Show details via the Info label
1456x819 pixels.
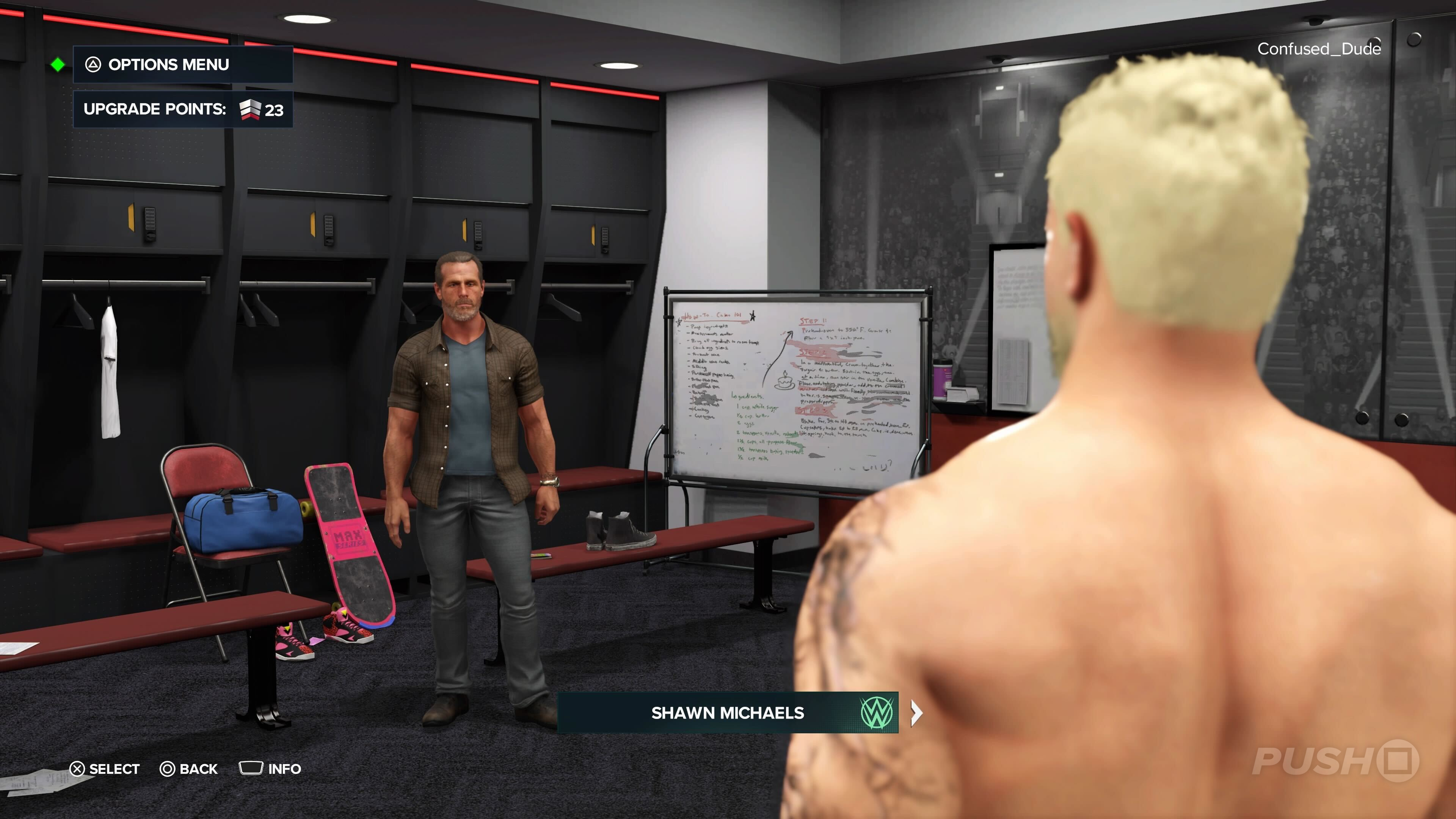(271, 769)
